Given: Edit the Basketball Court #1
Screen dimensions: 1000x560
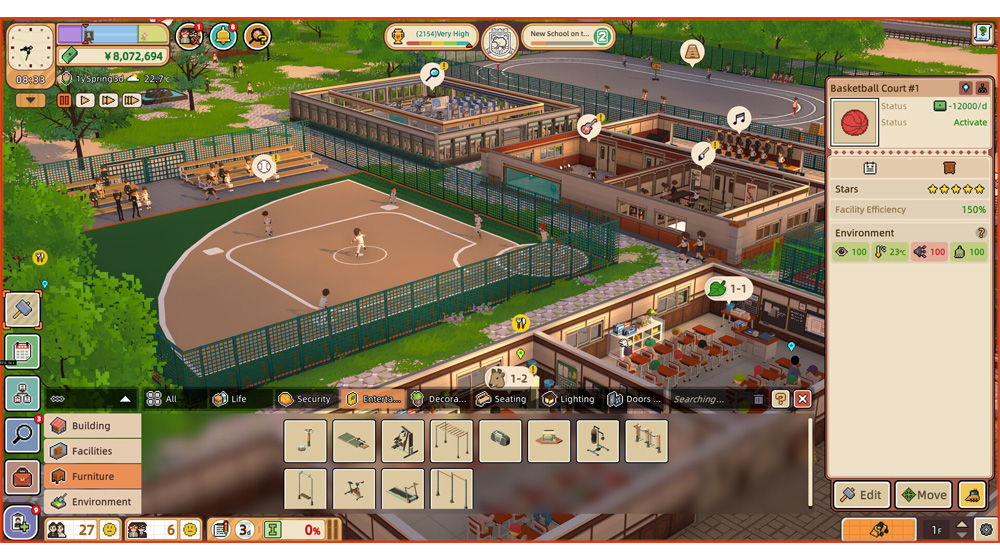Looking at the screenshot, I should coord(861,494).
